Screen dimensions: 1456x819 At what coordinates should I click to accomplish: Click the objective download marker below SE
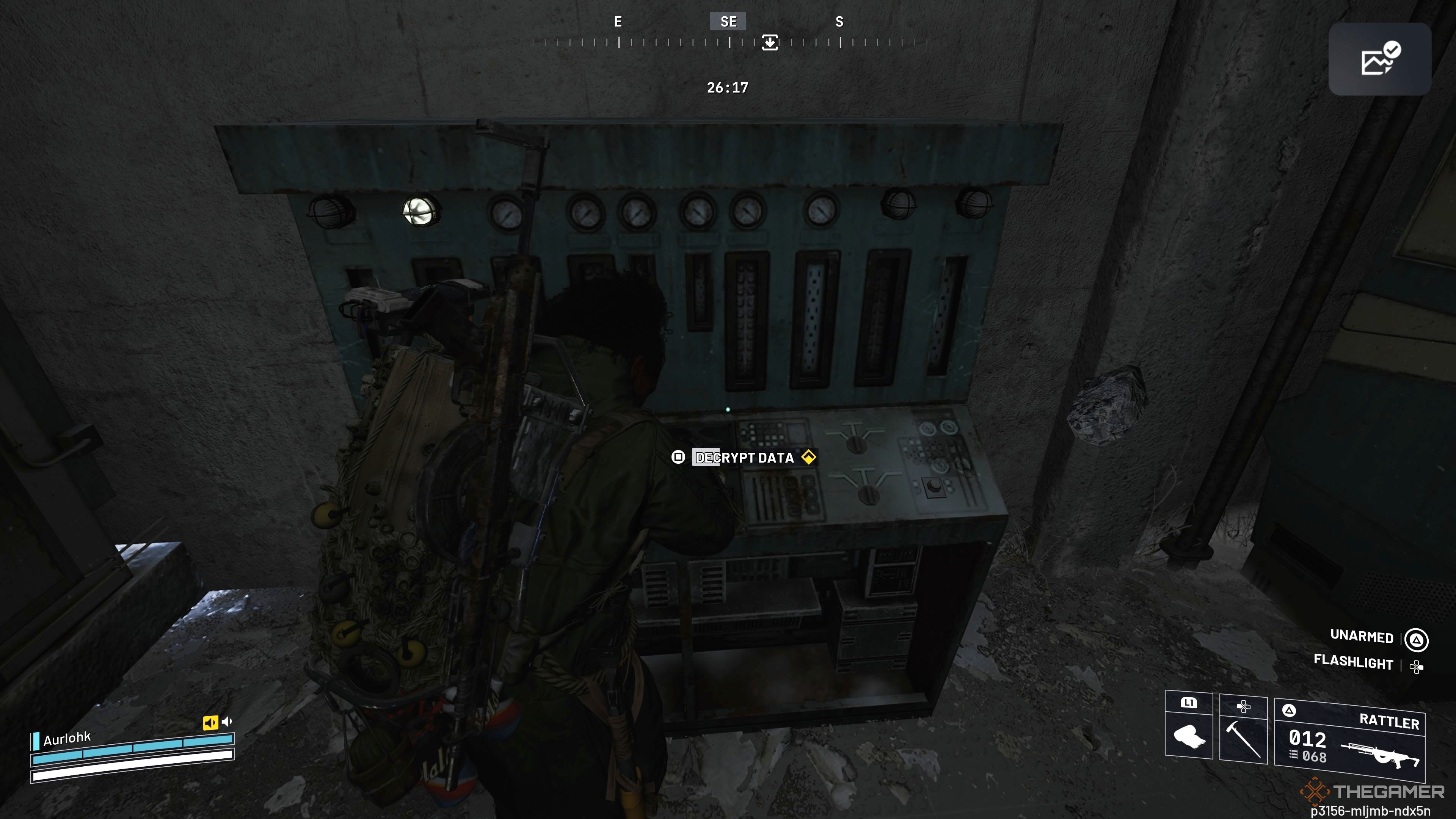[x=769, y=42]
